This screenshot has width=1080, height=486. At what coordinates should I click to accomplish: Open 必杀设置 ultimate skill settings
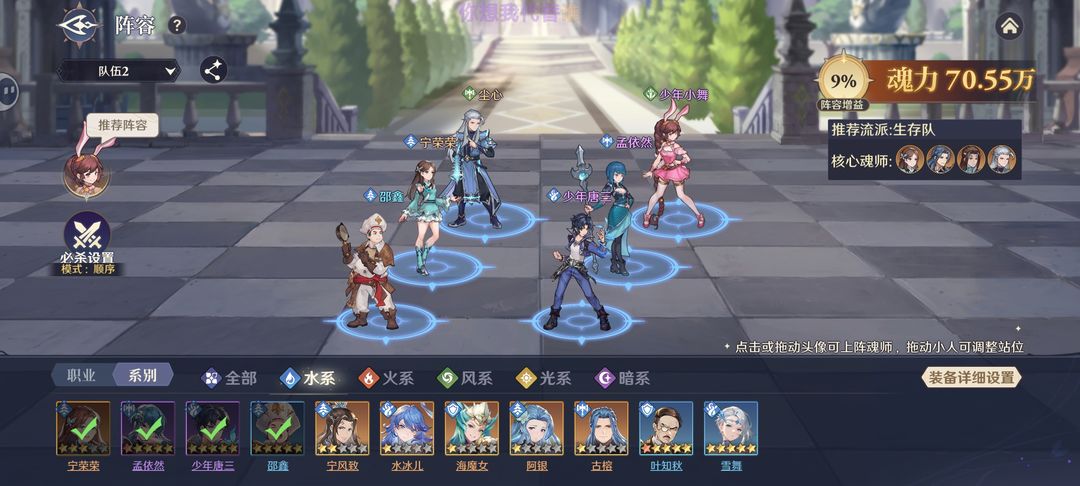87,238
